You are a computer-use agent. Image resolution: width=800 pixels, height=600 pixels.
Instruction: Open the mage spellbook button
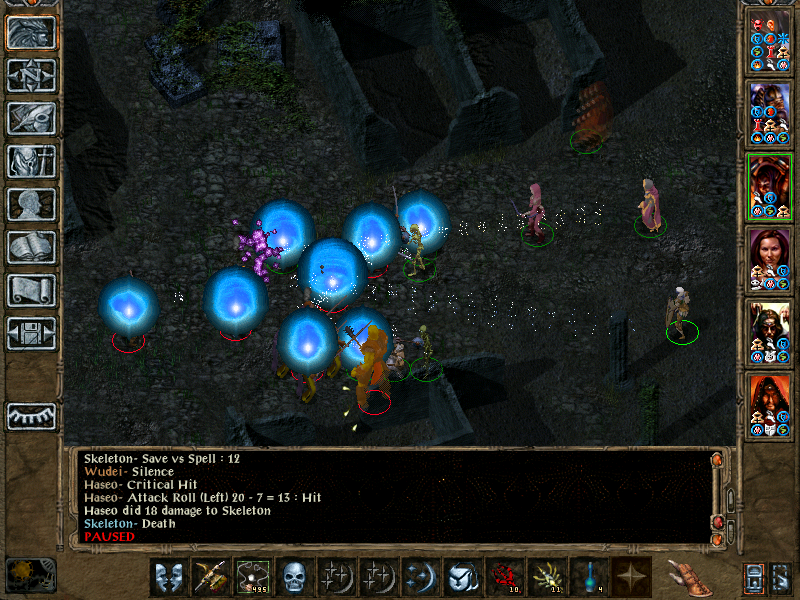coord(31,247)
